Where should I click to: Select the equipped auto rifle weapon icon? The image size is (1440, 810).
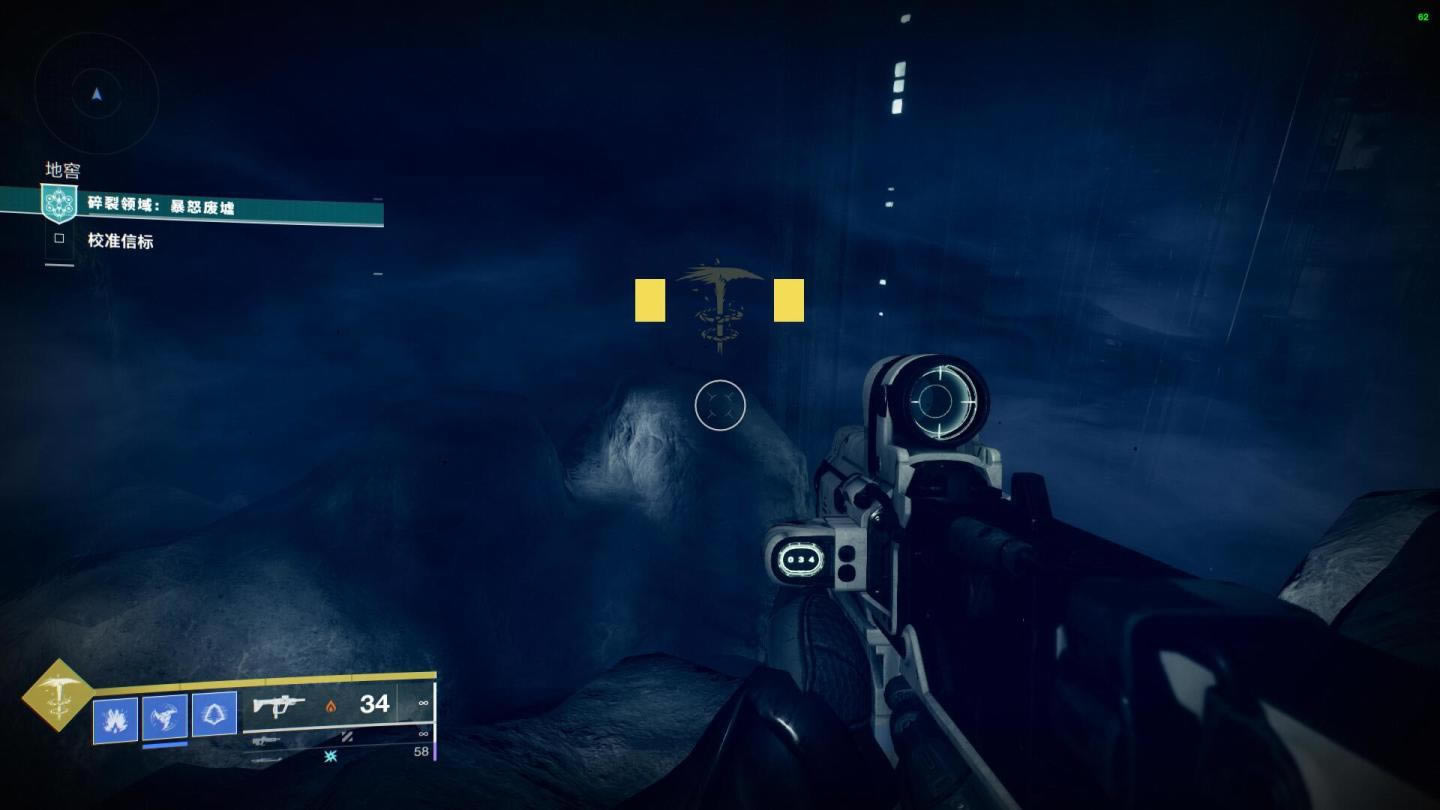pos(278,705)
